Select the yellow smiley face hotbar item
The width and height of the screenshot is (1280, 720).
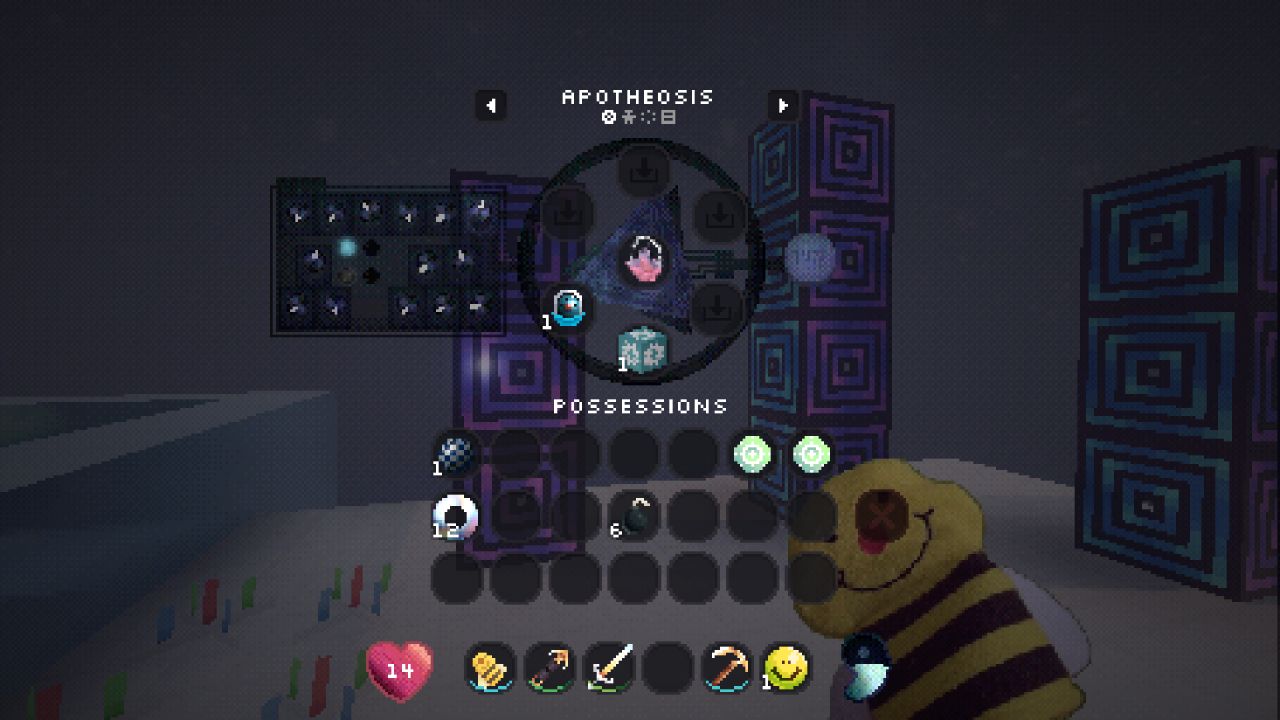[786, 667]
